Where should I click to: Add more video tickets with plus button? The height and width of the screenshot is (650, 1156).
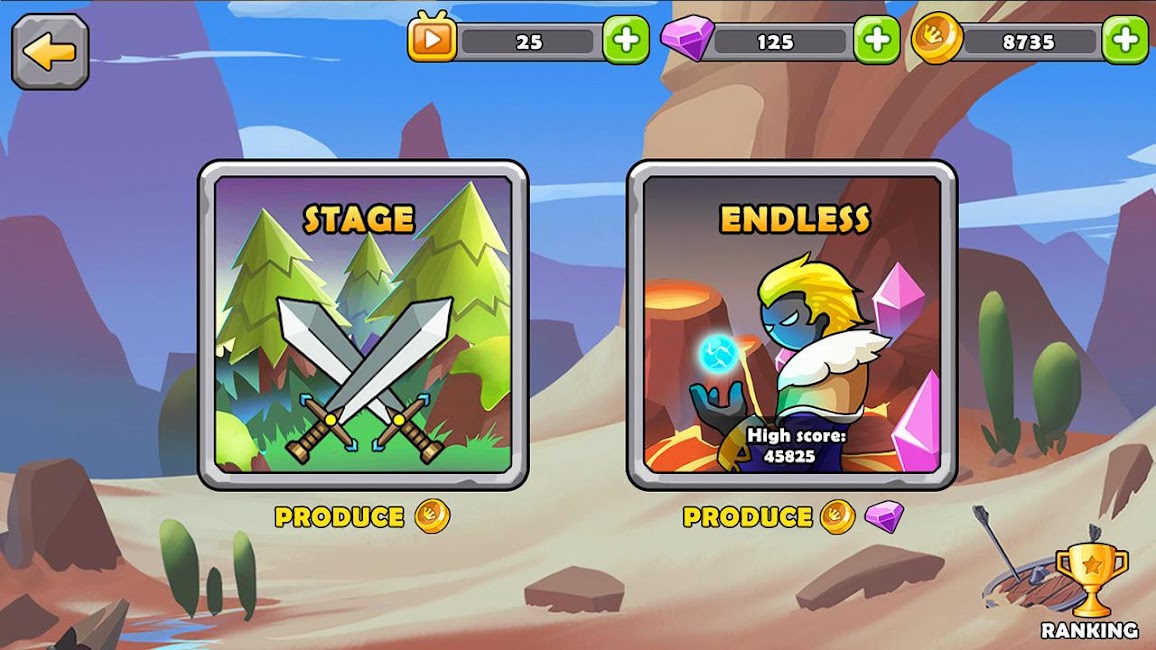tap(626, 41)
